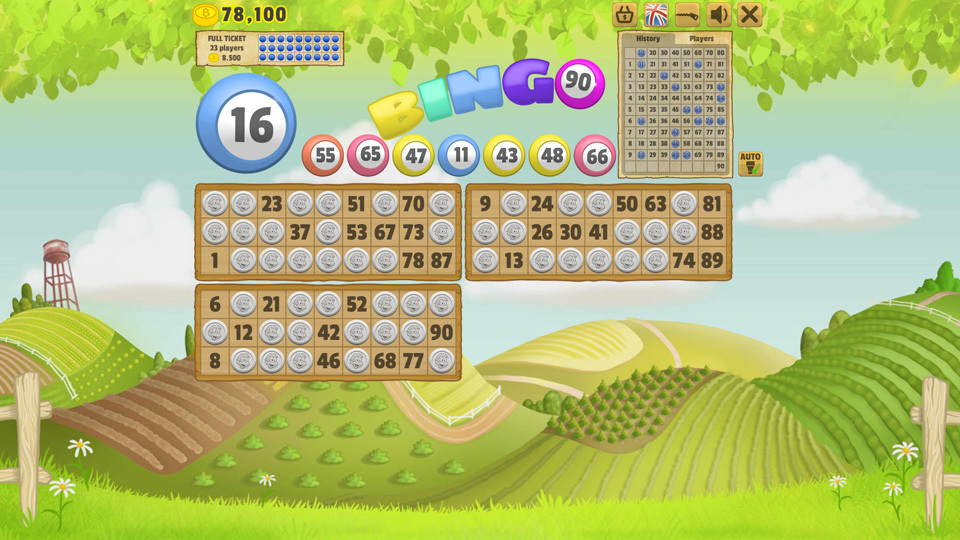Daub the 63 tile on the ticket

655,204
